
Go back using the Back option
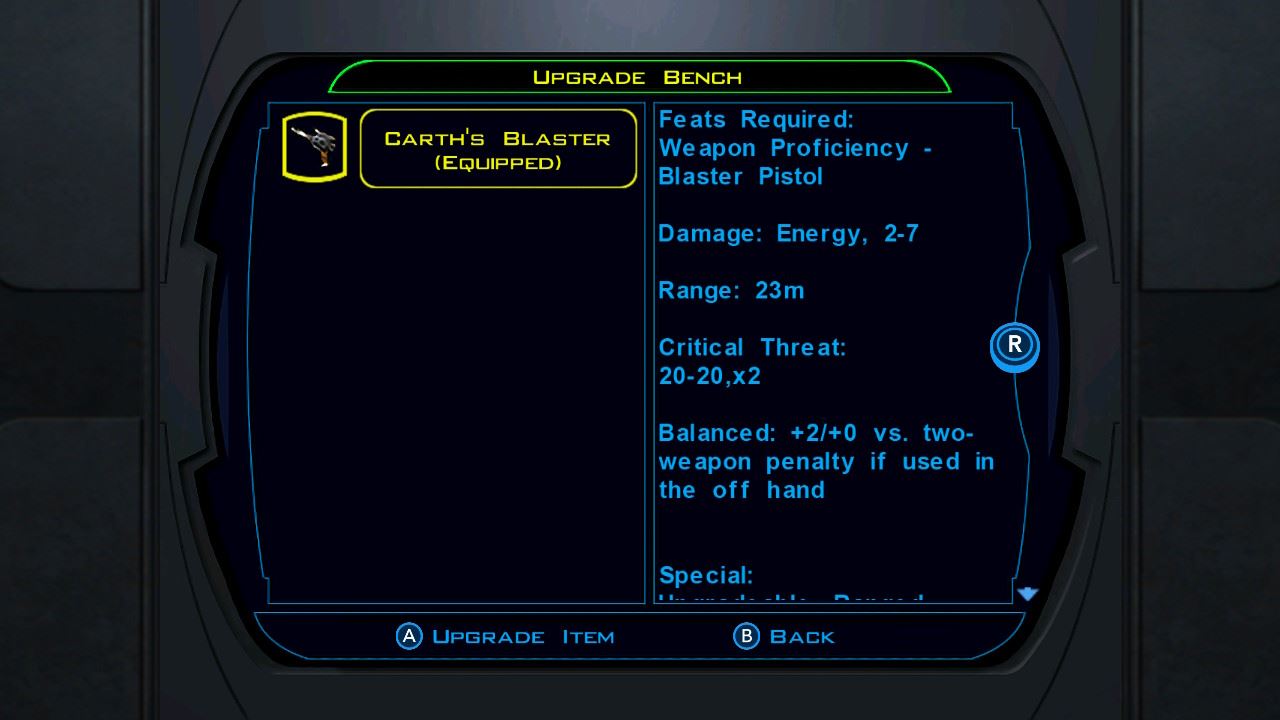tap(785, 636)
